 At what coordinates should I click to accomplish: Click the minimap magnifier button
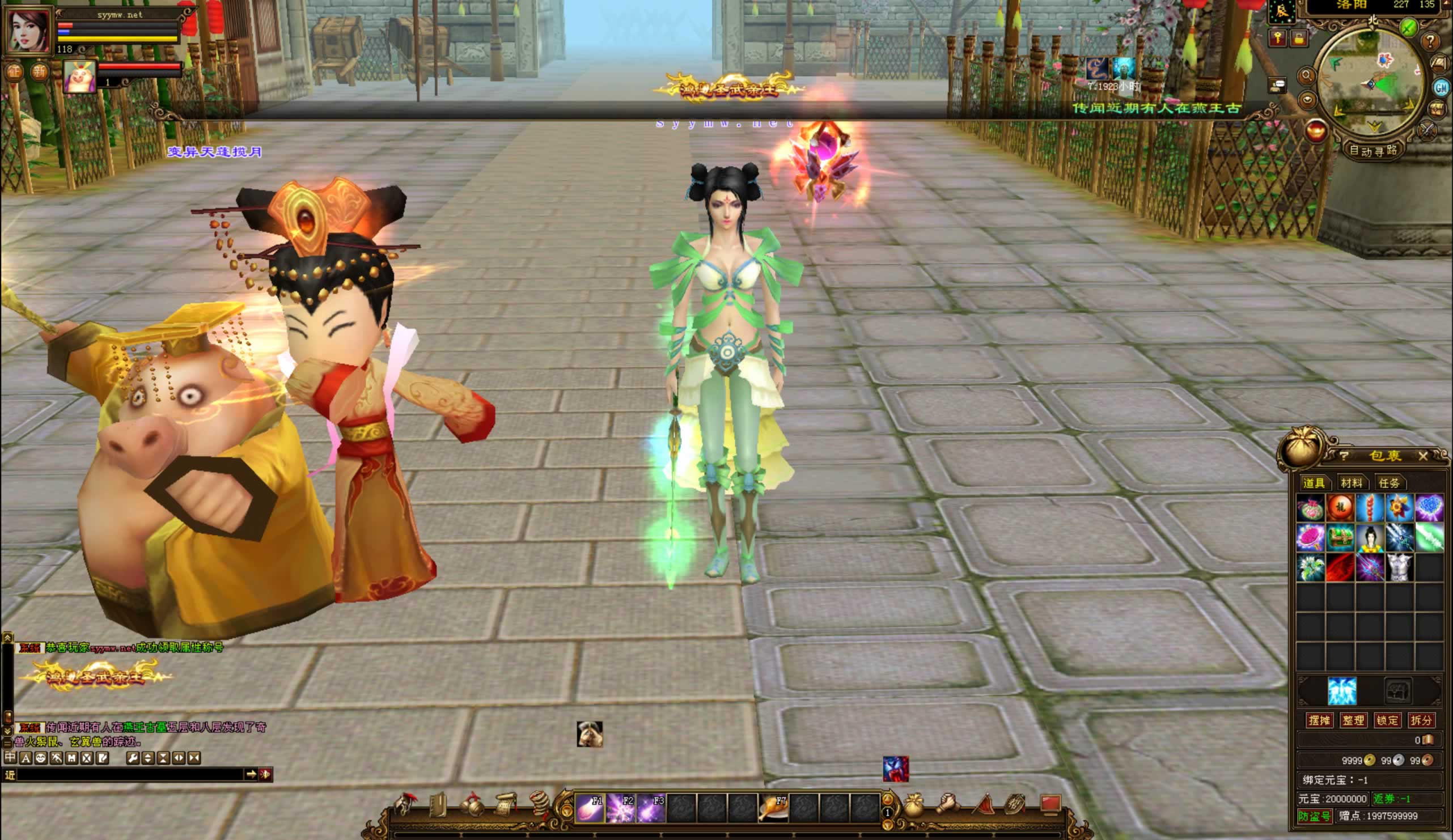click(x=1306, y=75)
